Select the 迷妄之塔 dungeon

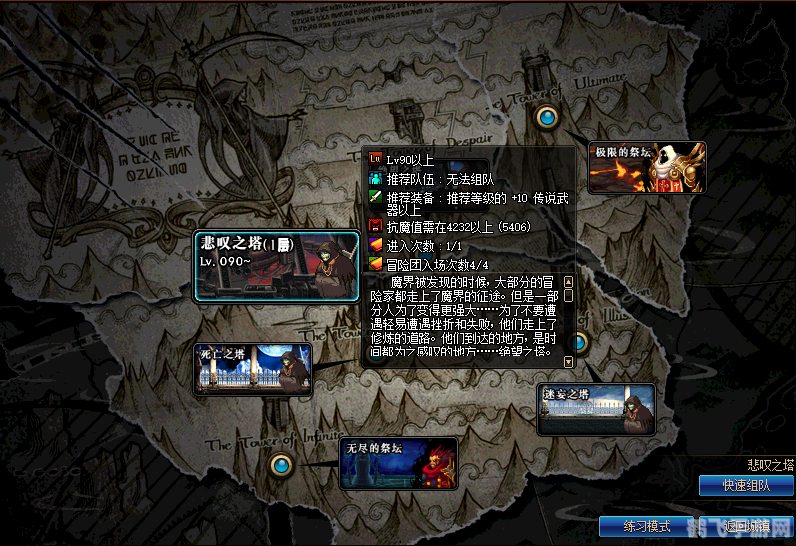pyautogui.click(x=596, y=409)
